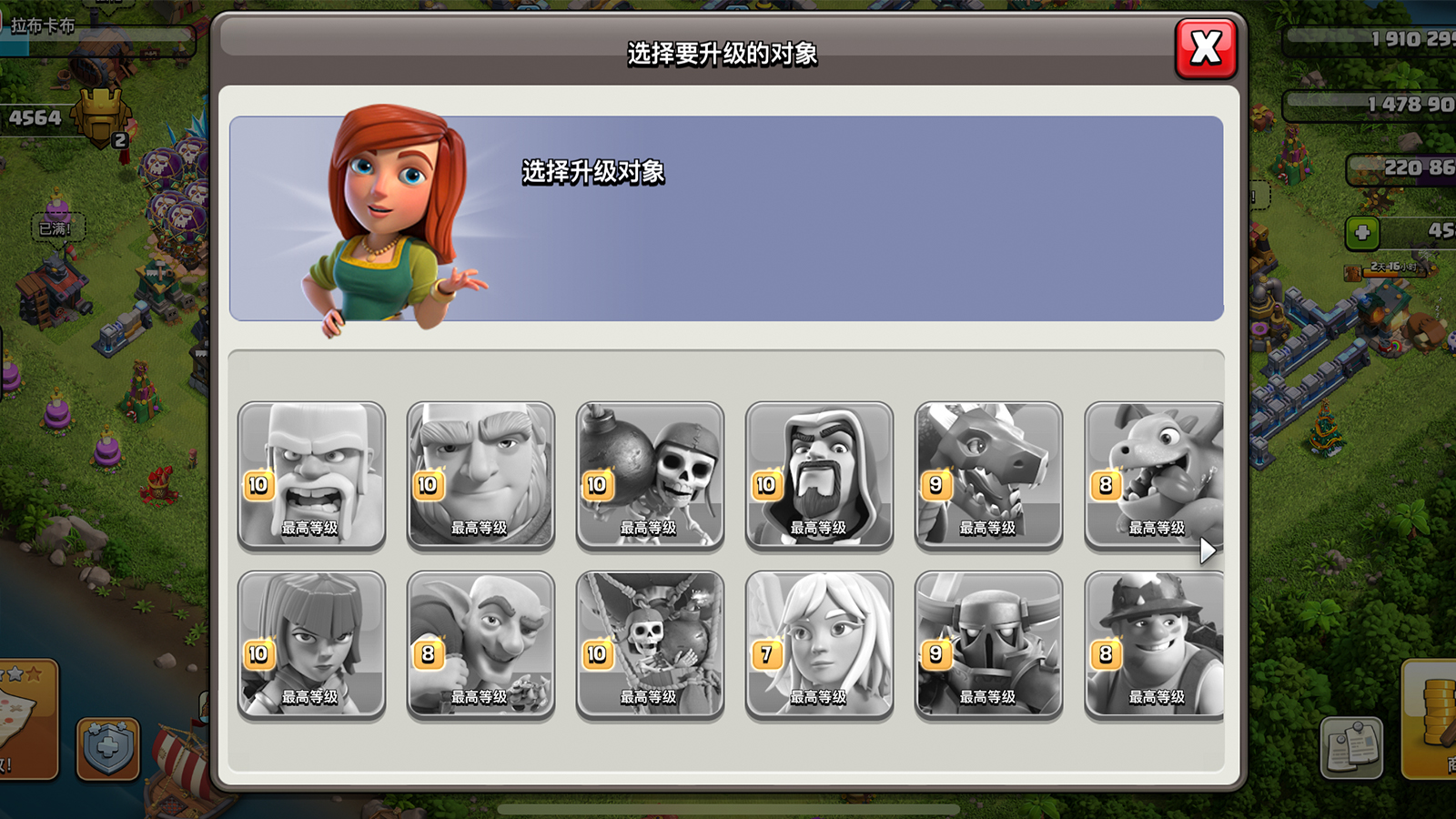This screenshot has height=819, width=1456.
Task: Select the Barbarian troop card
Action: pyautogui.click(x=311, y=475)
